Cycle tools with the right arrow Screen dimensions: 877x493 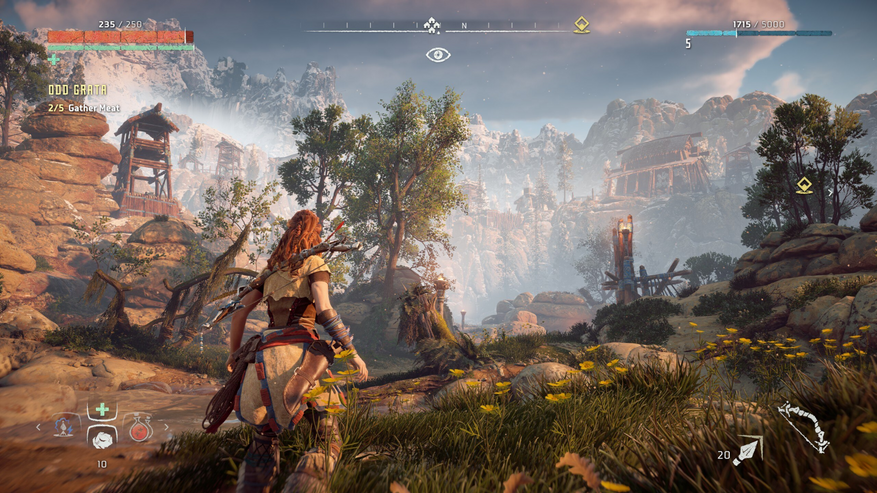tap(166, 427)
